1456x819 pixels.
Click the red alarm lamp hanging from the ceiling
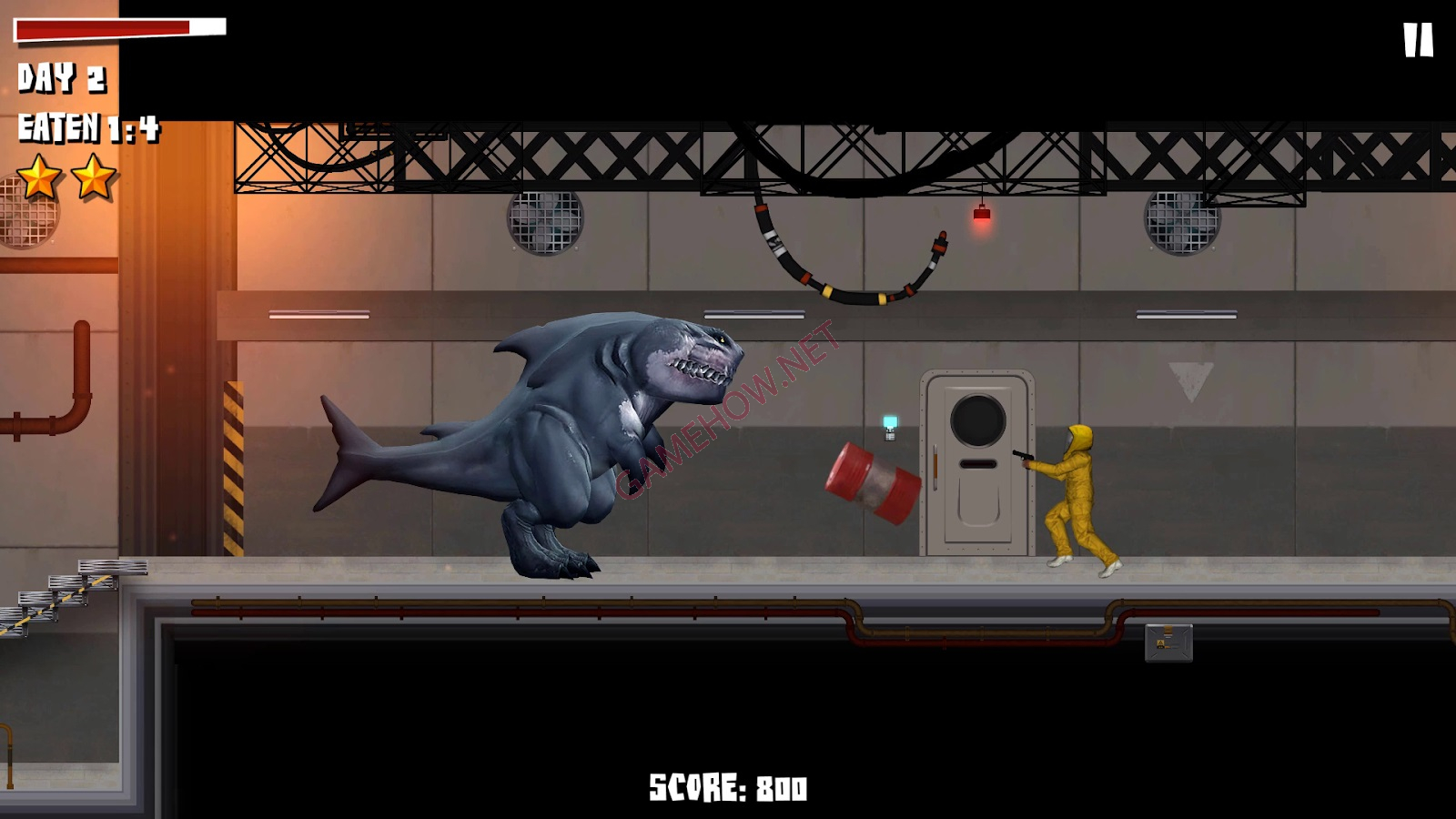[x=982, y=214]
